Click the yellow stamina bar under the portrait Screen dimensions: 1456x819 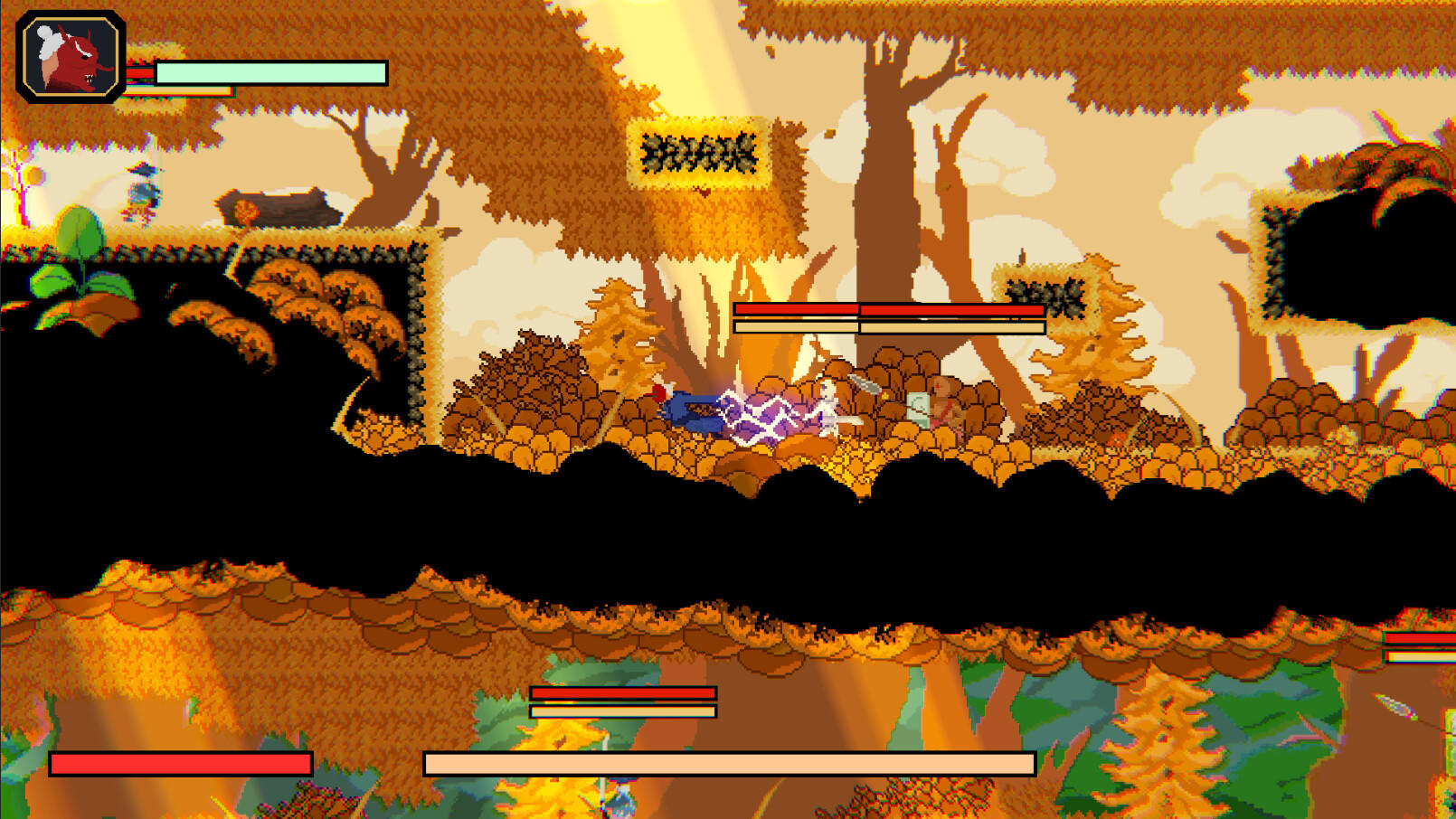(x=181, y=89)
